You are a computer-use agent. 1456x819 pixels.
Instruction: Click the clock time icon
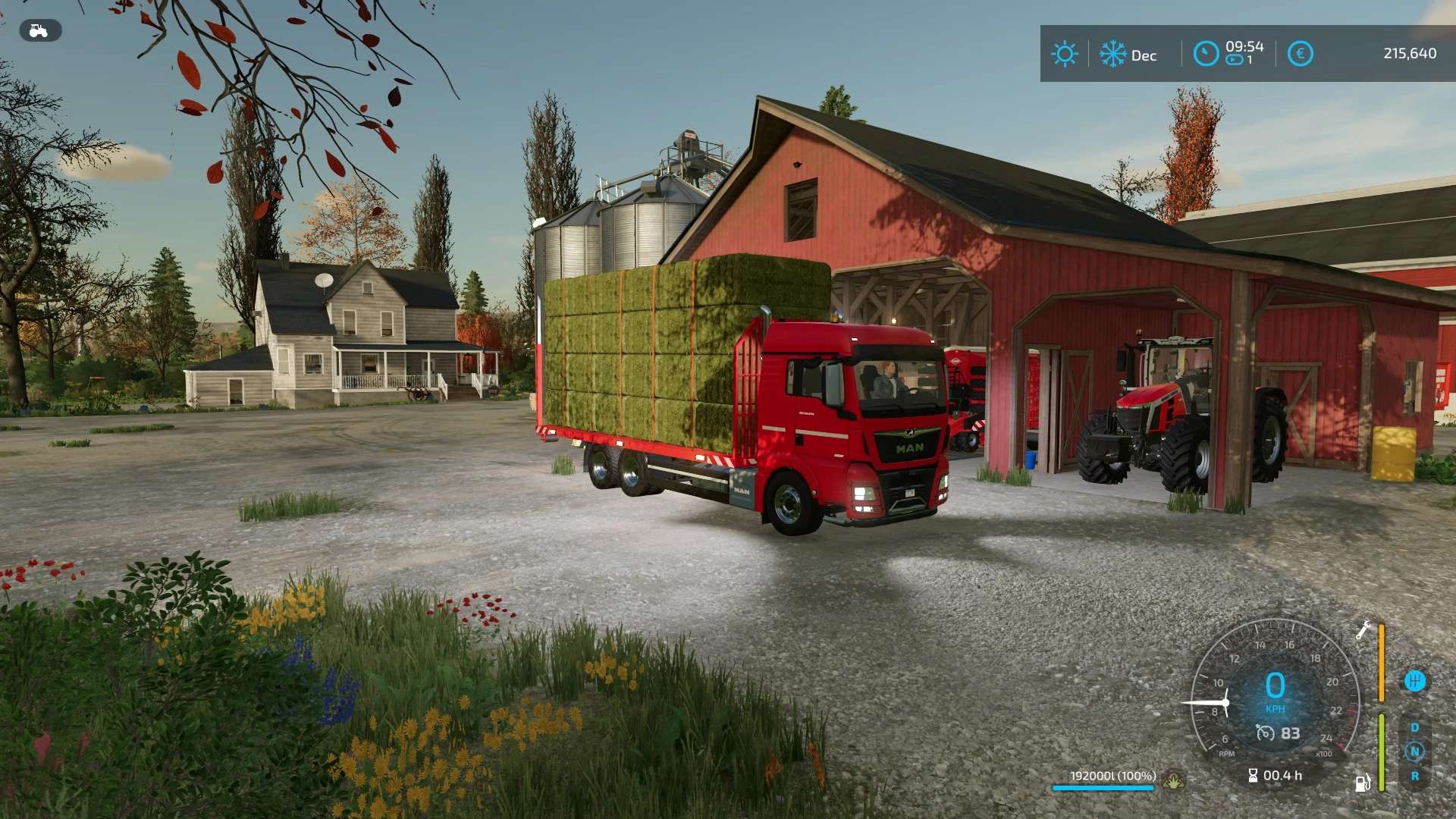tap(1206, 54)
